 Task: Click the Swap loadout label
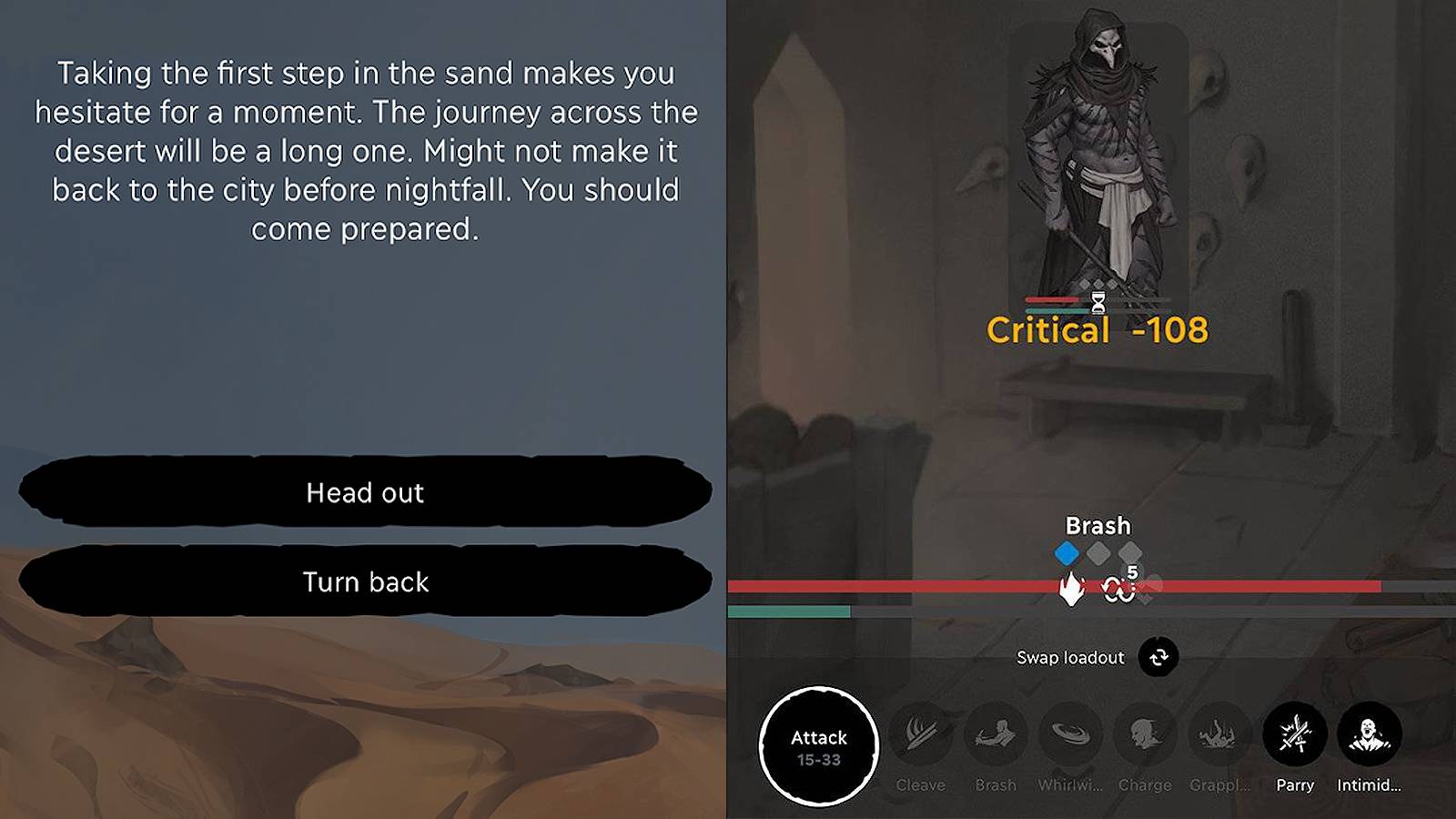tap(1070, 657)
